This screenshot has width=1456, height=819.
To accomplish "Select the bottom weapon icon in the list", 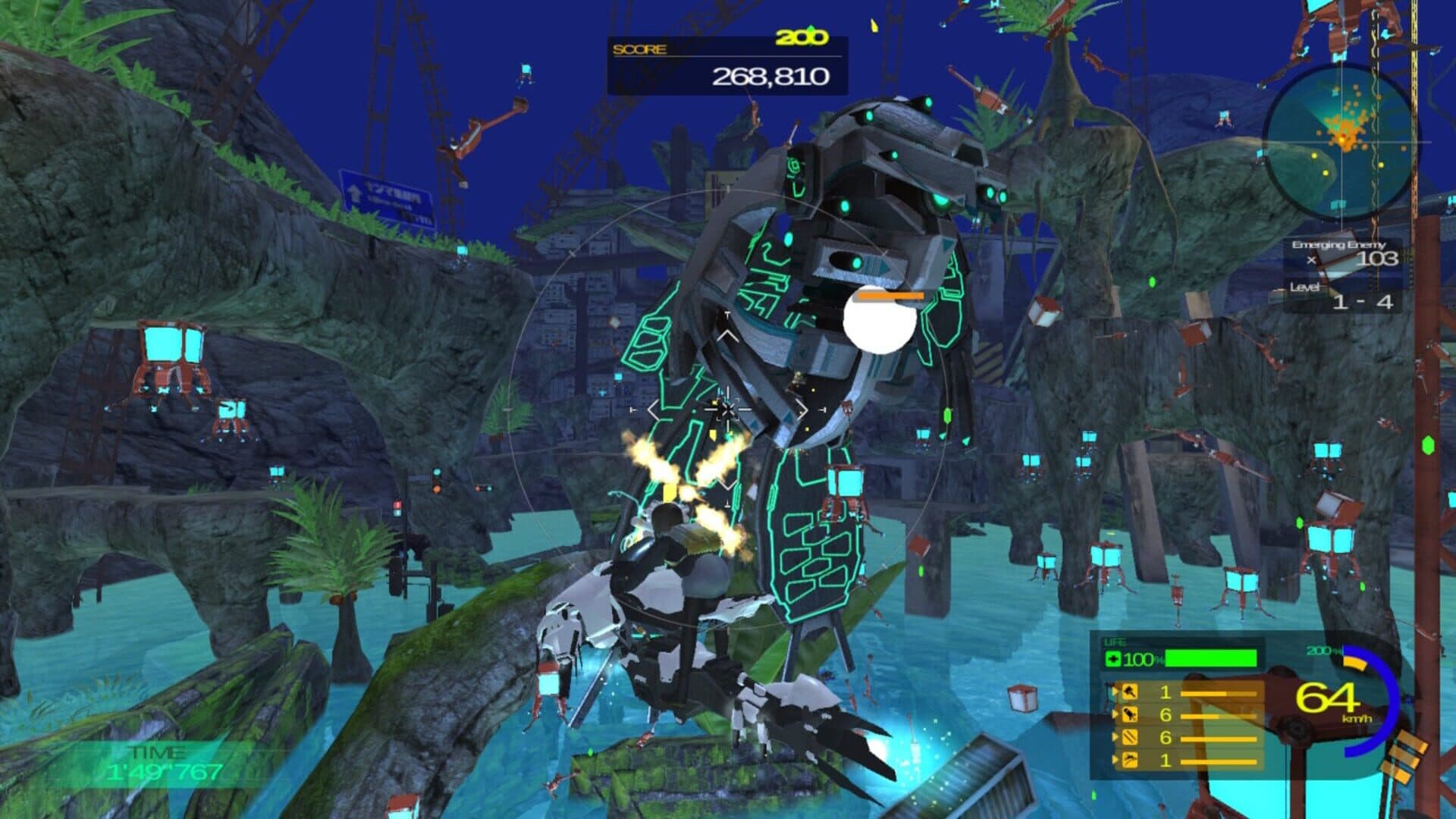I will [x=1130, y=760].
